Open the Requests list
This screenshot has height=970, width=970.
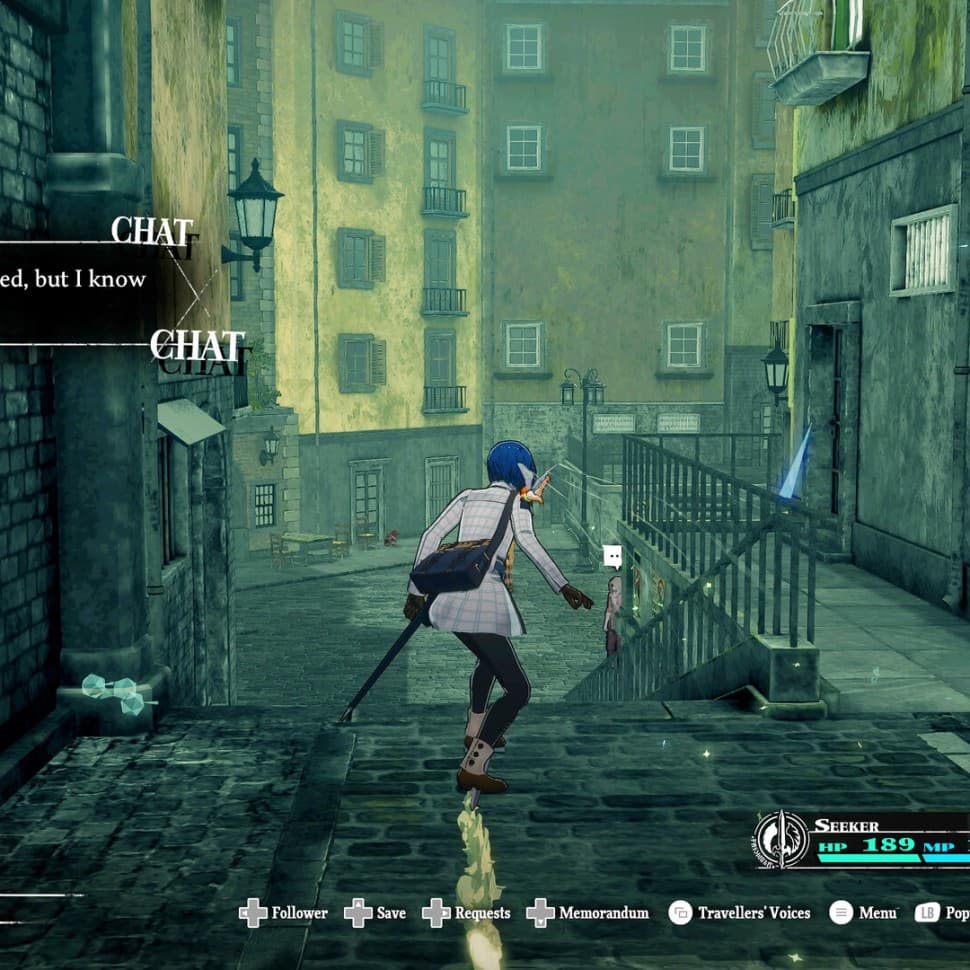click(467, 913)
